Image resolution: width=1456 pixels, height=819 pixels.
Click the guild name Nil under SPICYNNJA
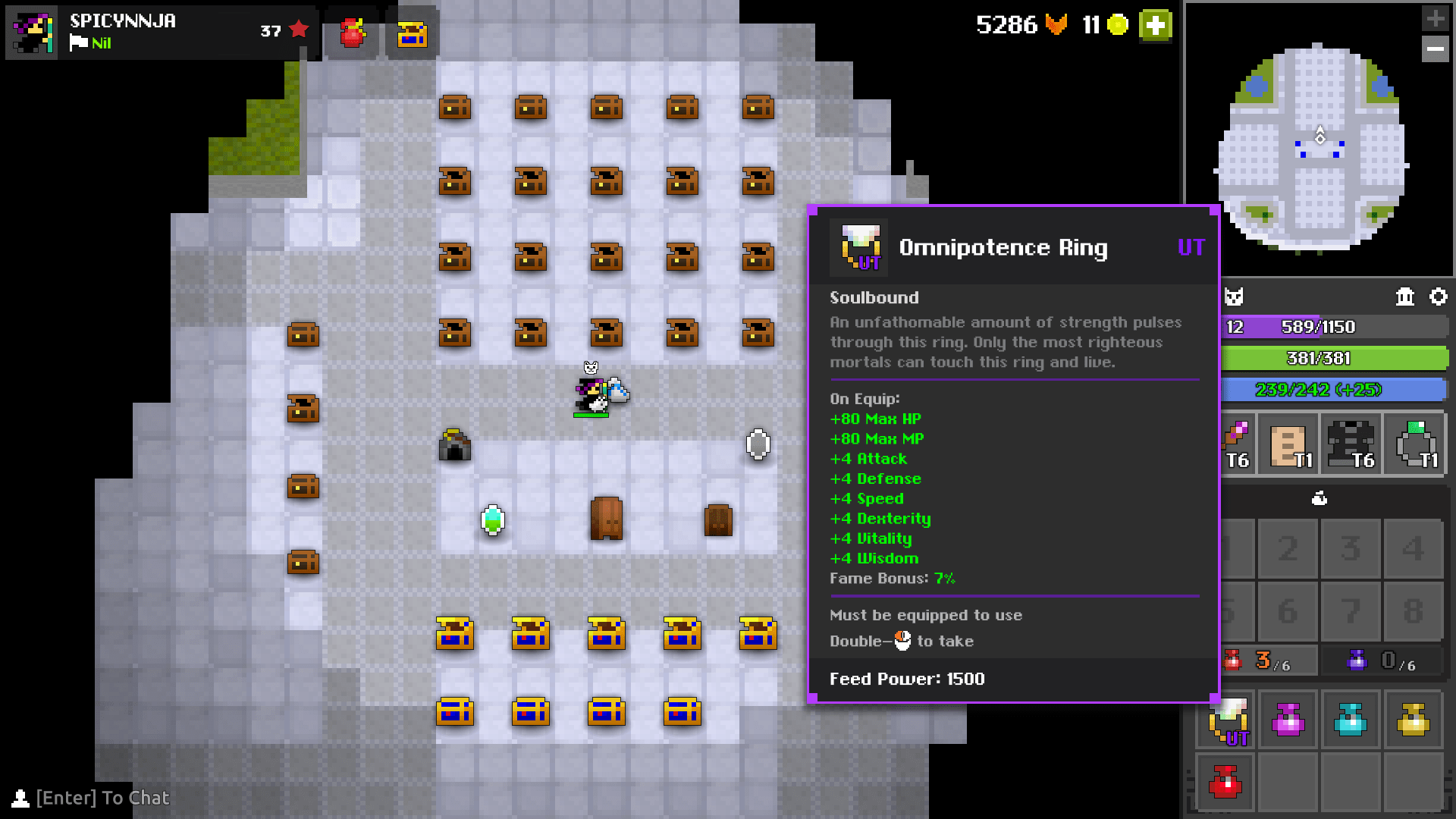point(101,43)
